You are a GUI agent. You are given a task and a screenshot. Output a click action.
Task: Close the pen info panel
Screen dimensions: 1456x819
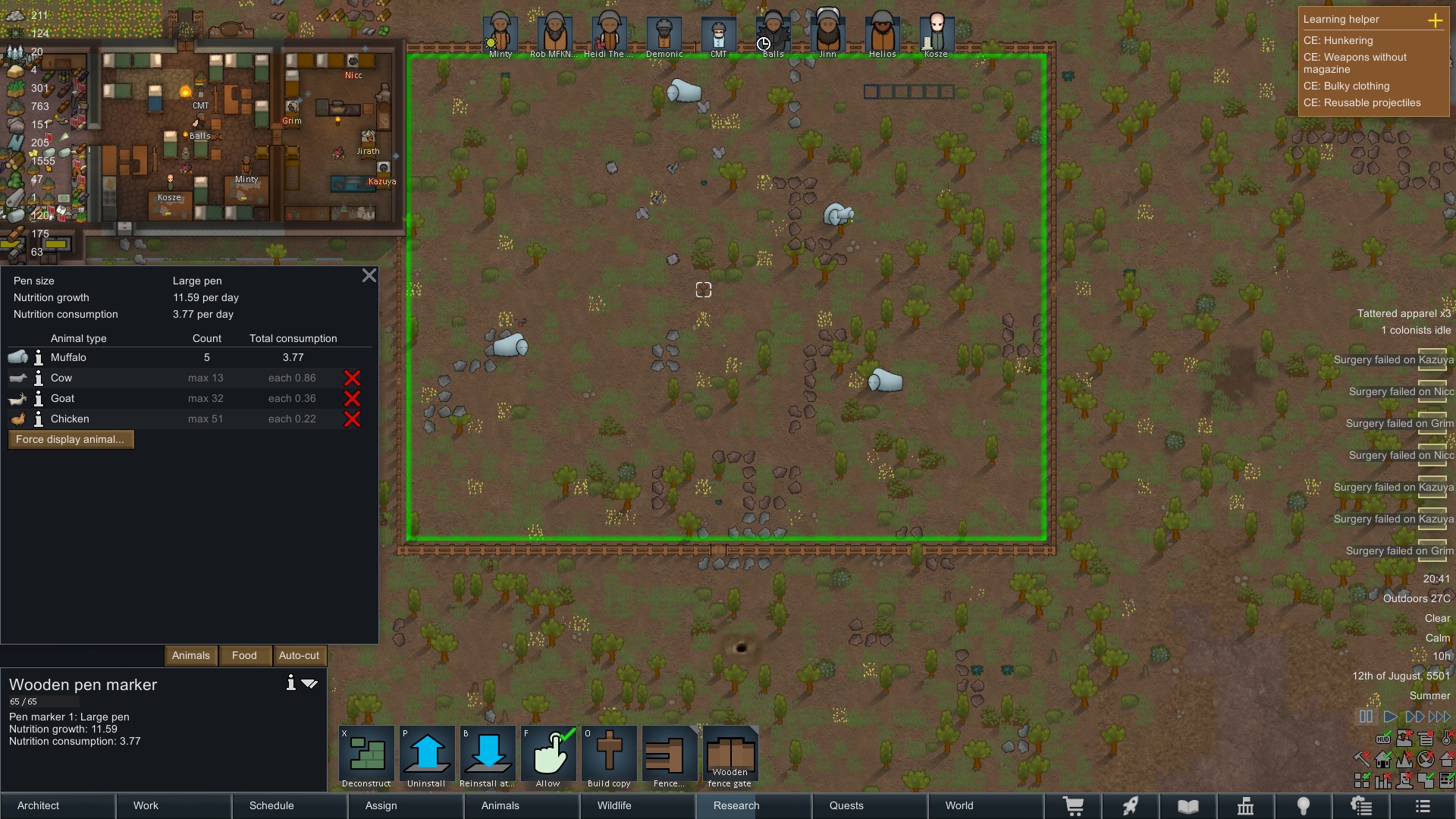[369, 275]
